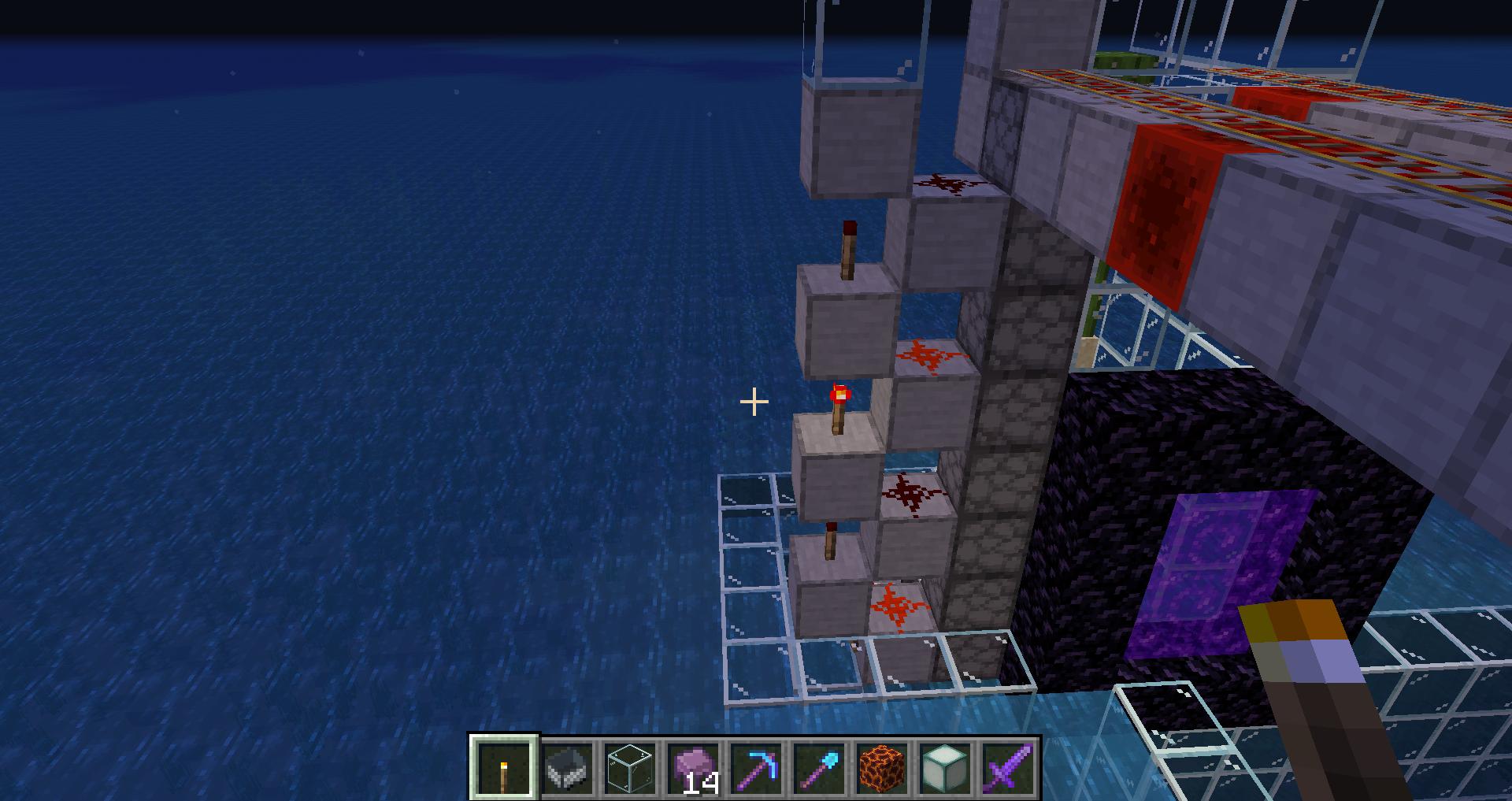
Task: Equip the enchanted diamond shovel
Action: point(819,768)
